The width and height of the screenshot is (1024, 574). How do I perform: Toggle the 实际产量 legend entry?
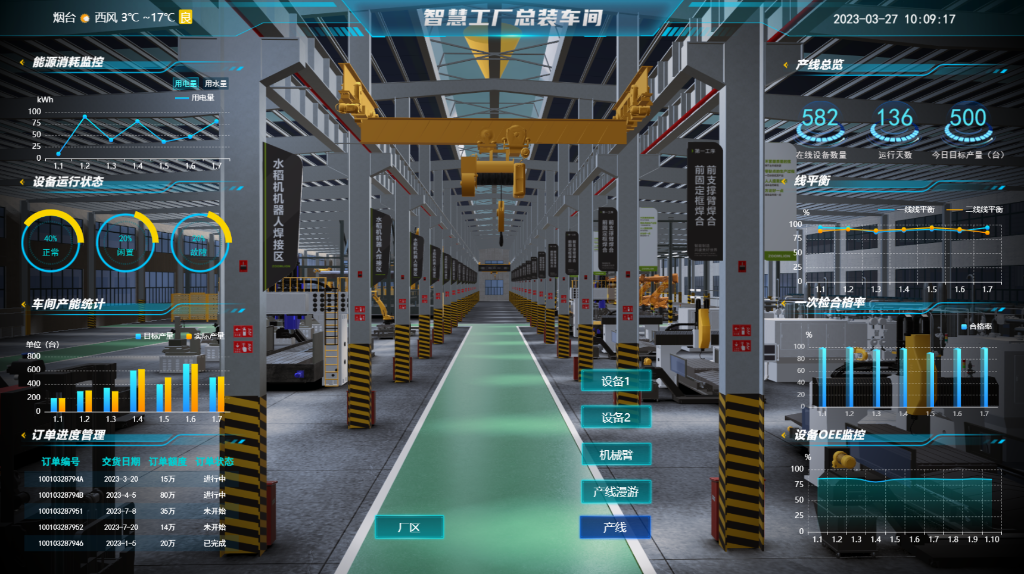pos(203,337)
